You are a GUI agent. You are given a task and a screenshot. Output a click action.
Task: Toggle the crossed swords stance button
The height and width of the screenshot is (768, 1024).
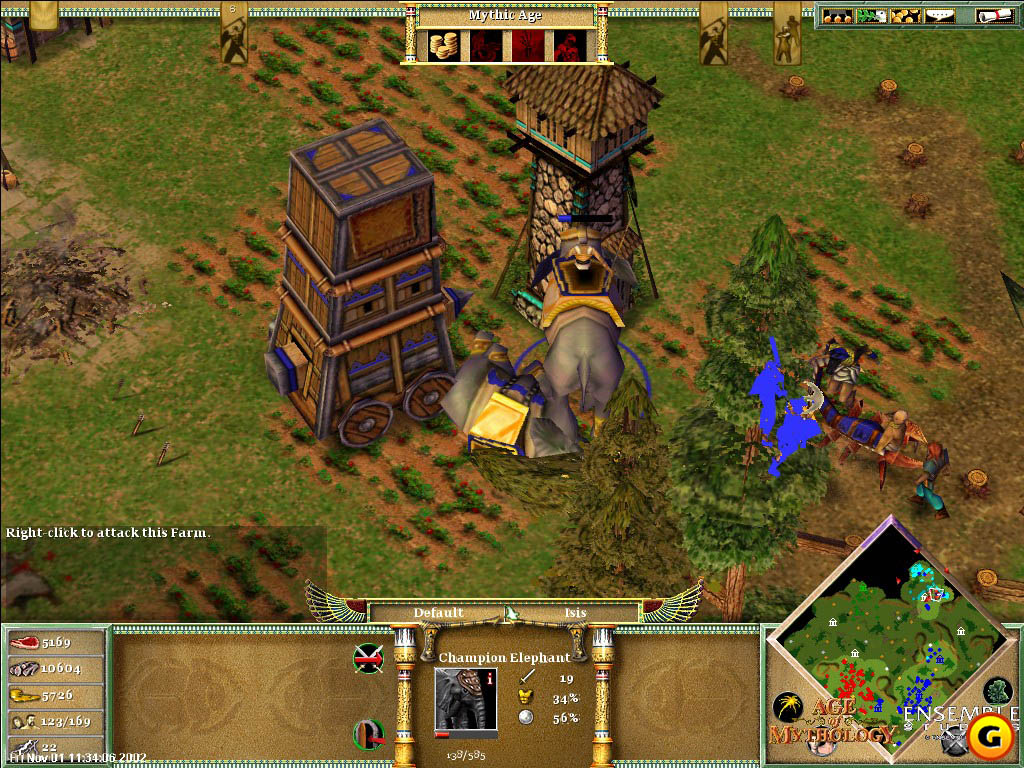point(369,658)
